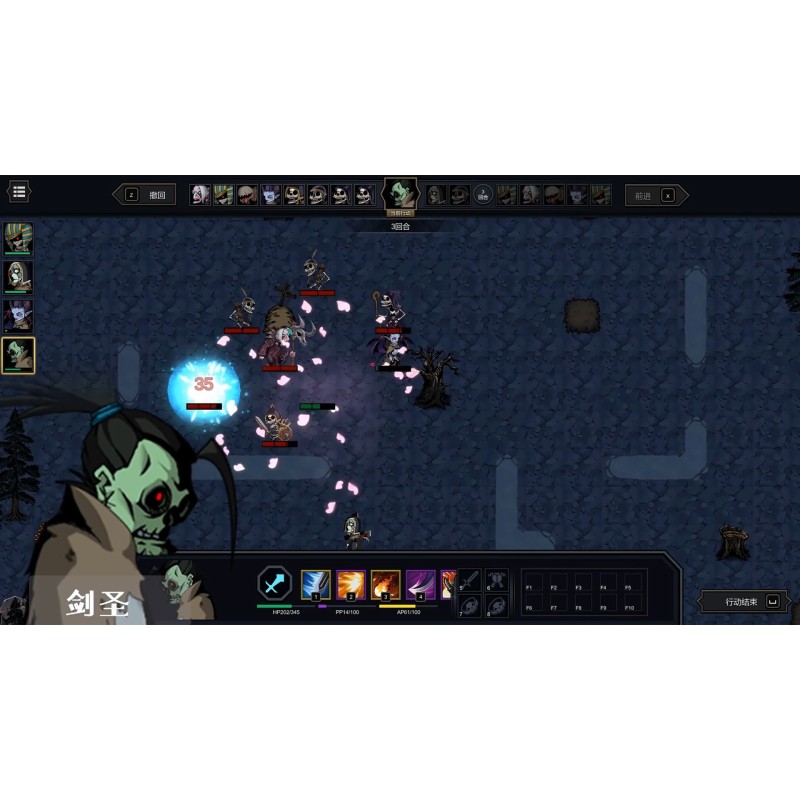Click the active unit portrait in turn order
Screen dimensions: 800x800
click(401, 193)
